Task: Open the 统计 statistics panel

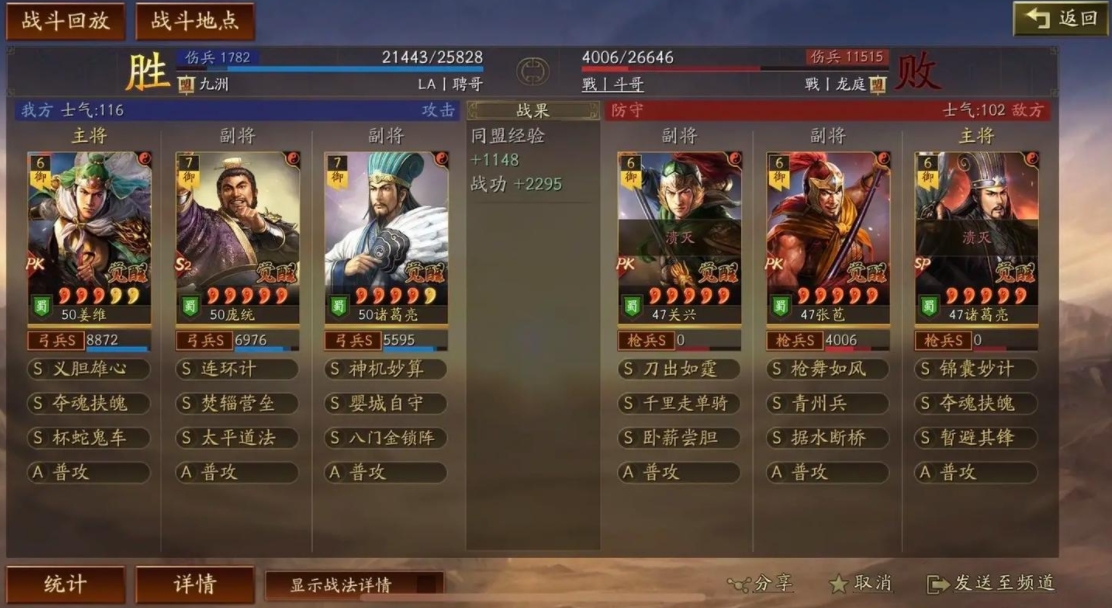Action: (66, 585)
